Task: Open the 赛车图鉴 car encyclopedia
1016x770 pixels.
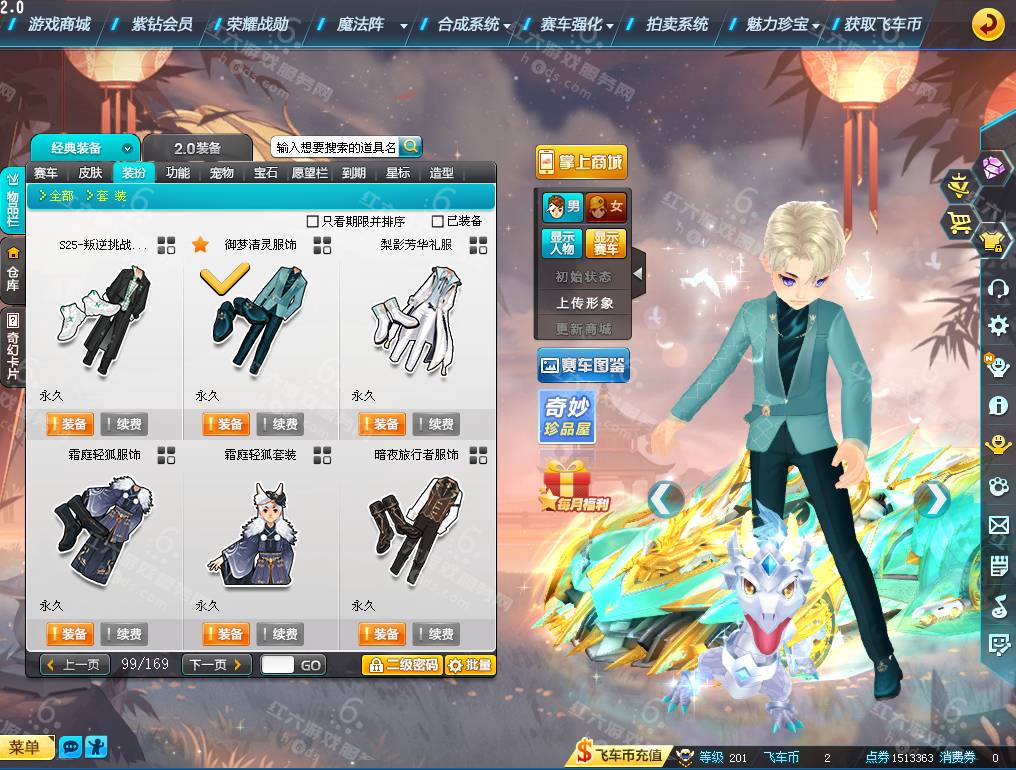Action: [x=583, y=366]
